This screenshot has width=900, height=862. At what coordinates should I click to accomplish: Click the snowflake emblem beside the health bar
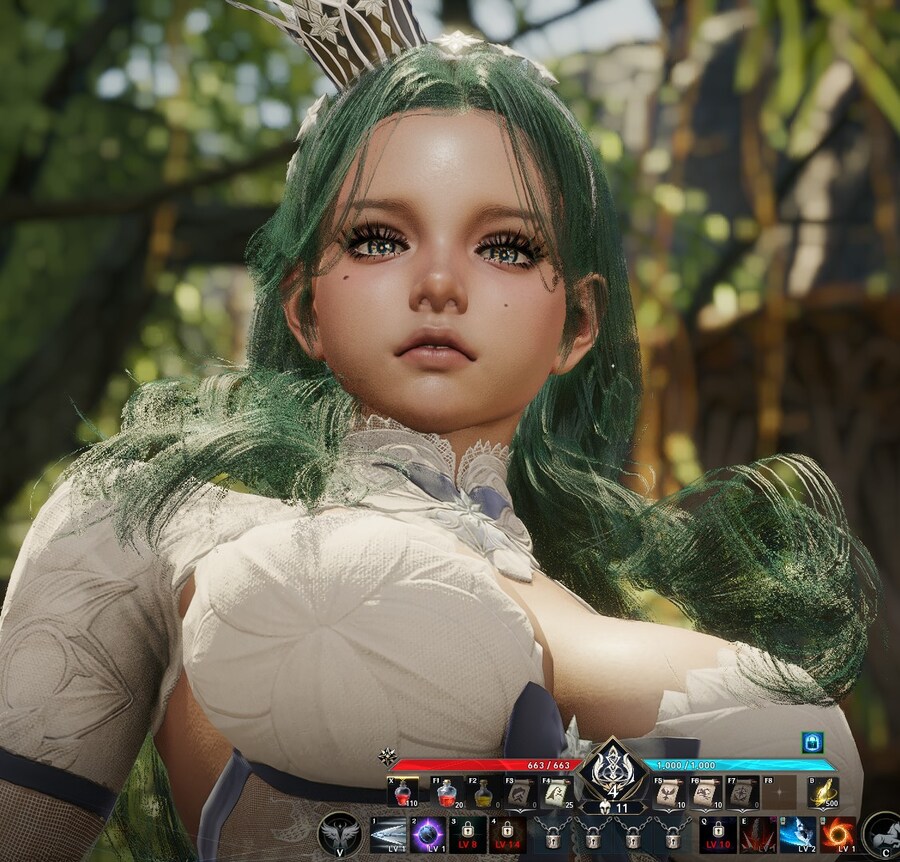[387, 757]
